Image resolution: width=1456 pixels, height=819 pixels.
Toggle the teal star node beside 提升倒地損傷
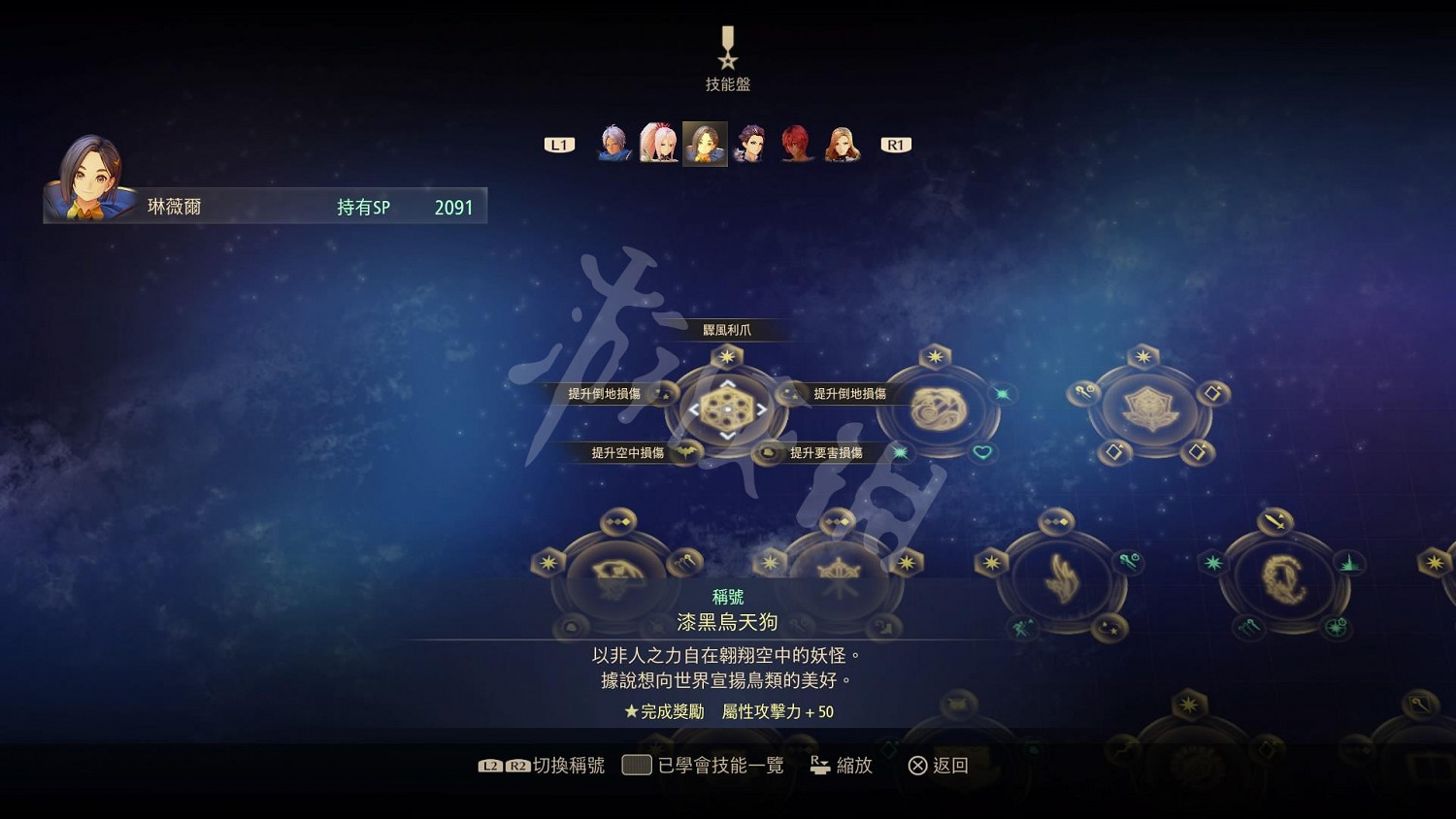click(999, 396)
